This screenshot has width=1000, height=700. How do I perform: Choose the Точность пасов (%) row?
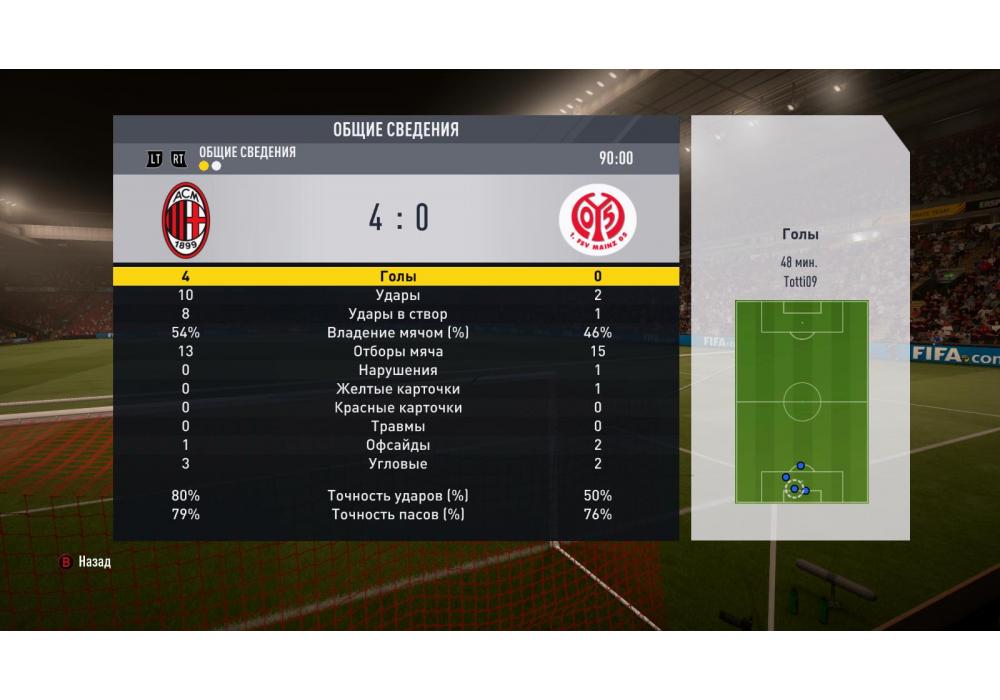click(x=397, y=514)
